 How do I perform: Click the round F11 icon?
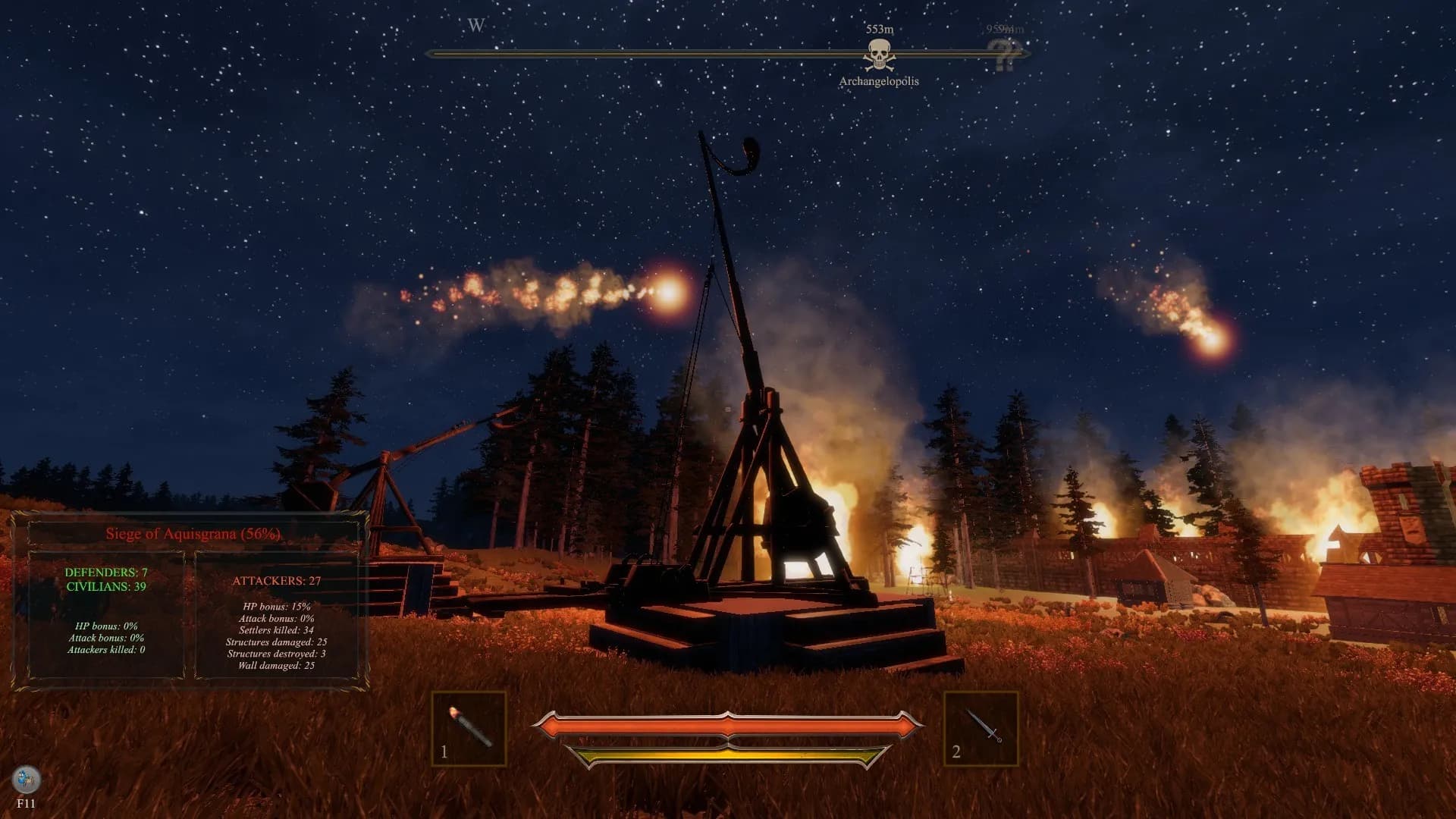pyautogui.click(x=27, y=780)
